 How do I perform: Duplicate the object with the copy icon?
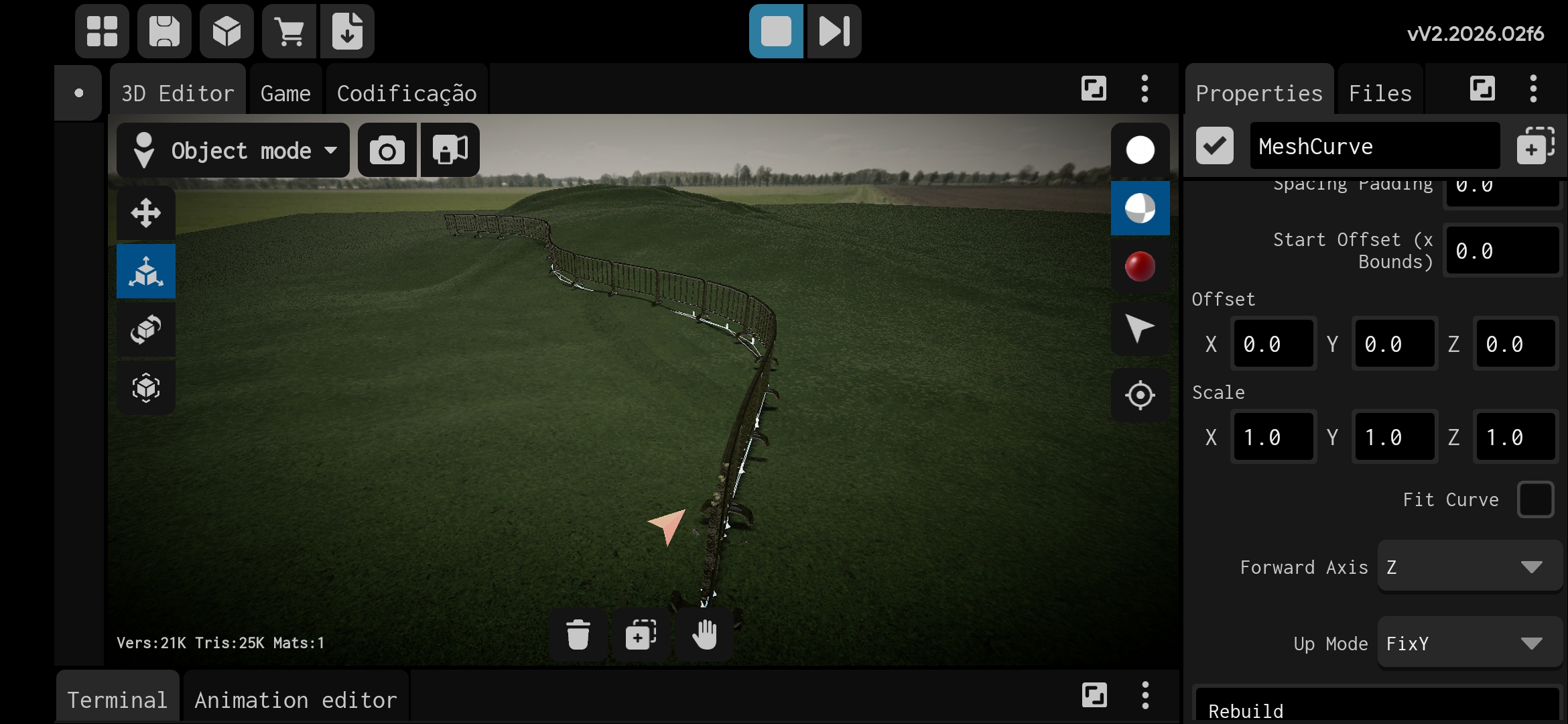coord(640,633)
